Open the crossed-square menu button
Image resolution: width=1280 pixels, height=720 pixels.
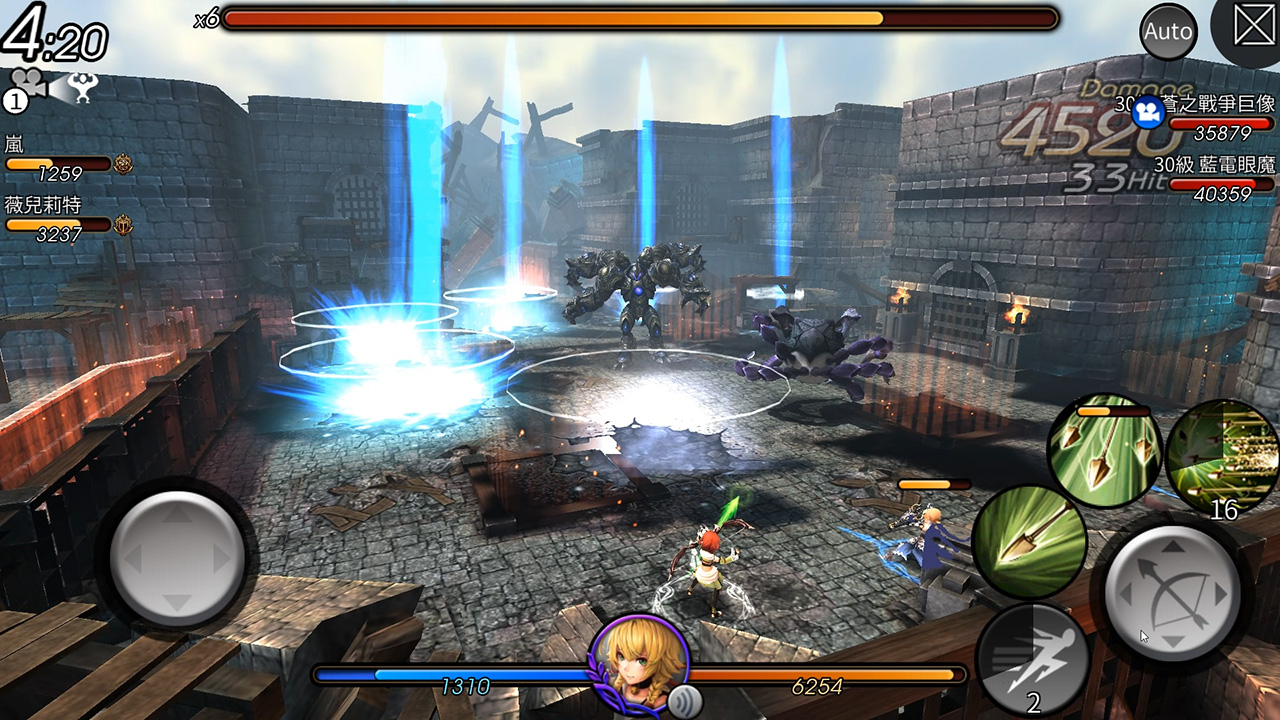(1253, 26)
